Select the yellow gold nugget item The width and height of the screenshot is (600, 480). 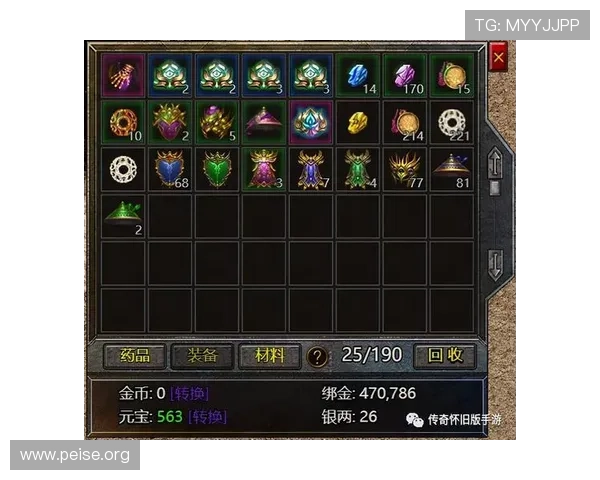point(358,122)
